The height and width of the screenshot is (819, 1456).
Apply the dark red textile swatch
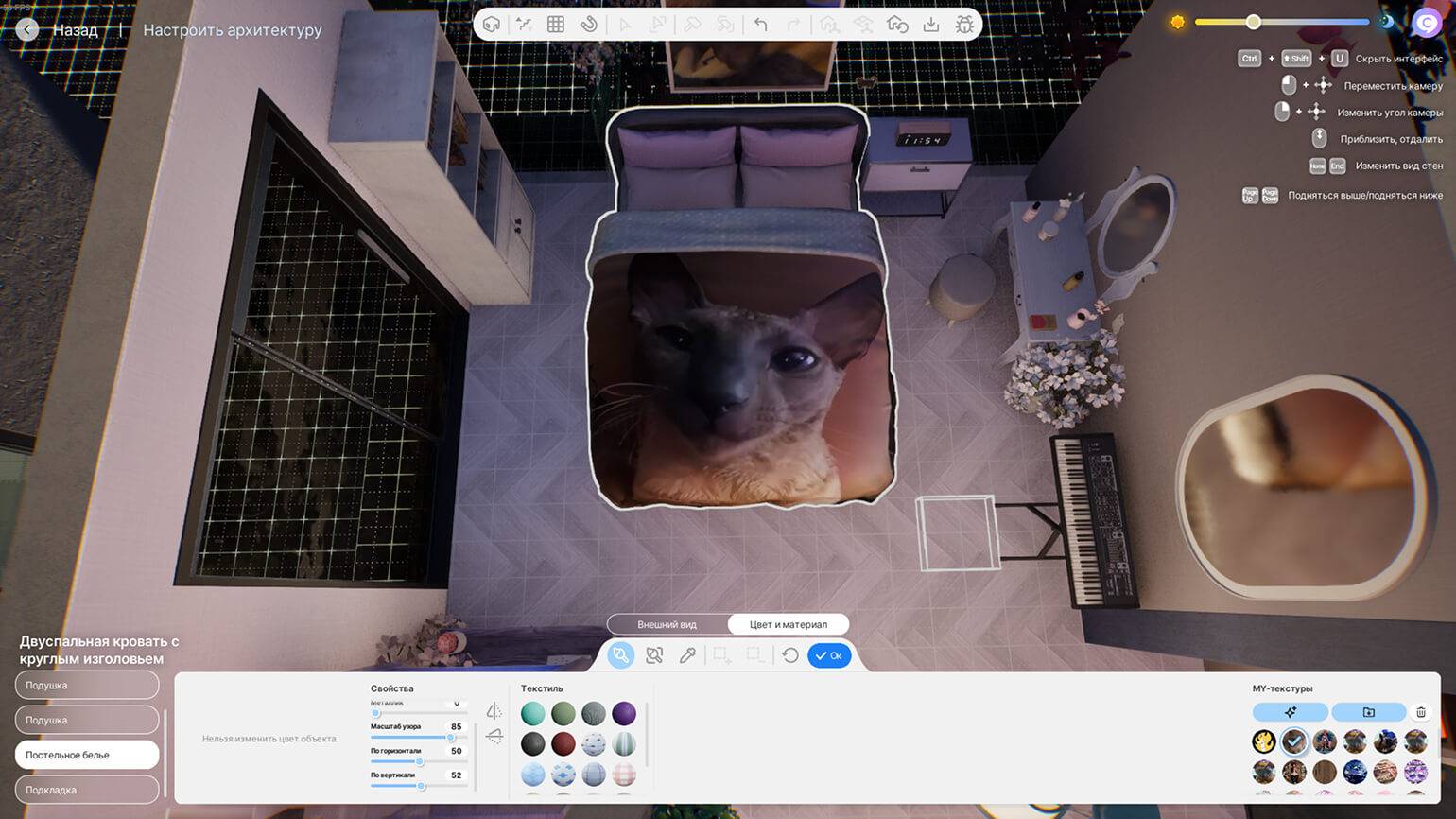click(x=563, y=743)
